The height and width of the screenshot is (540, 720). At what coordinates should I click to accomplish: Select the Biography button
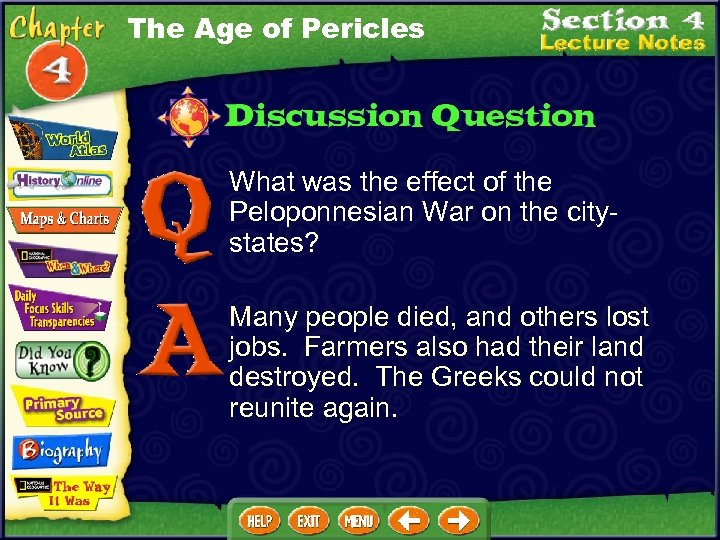pos(58,450)
